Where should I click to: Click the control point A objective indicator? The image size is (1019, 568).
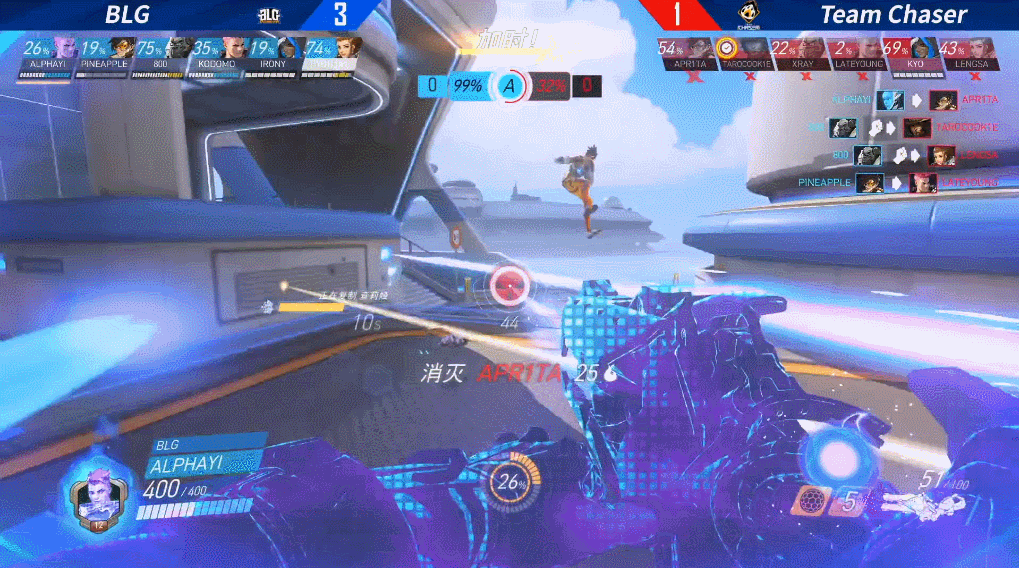pos(509,86)
